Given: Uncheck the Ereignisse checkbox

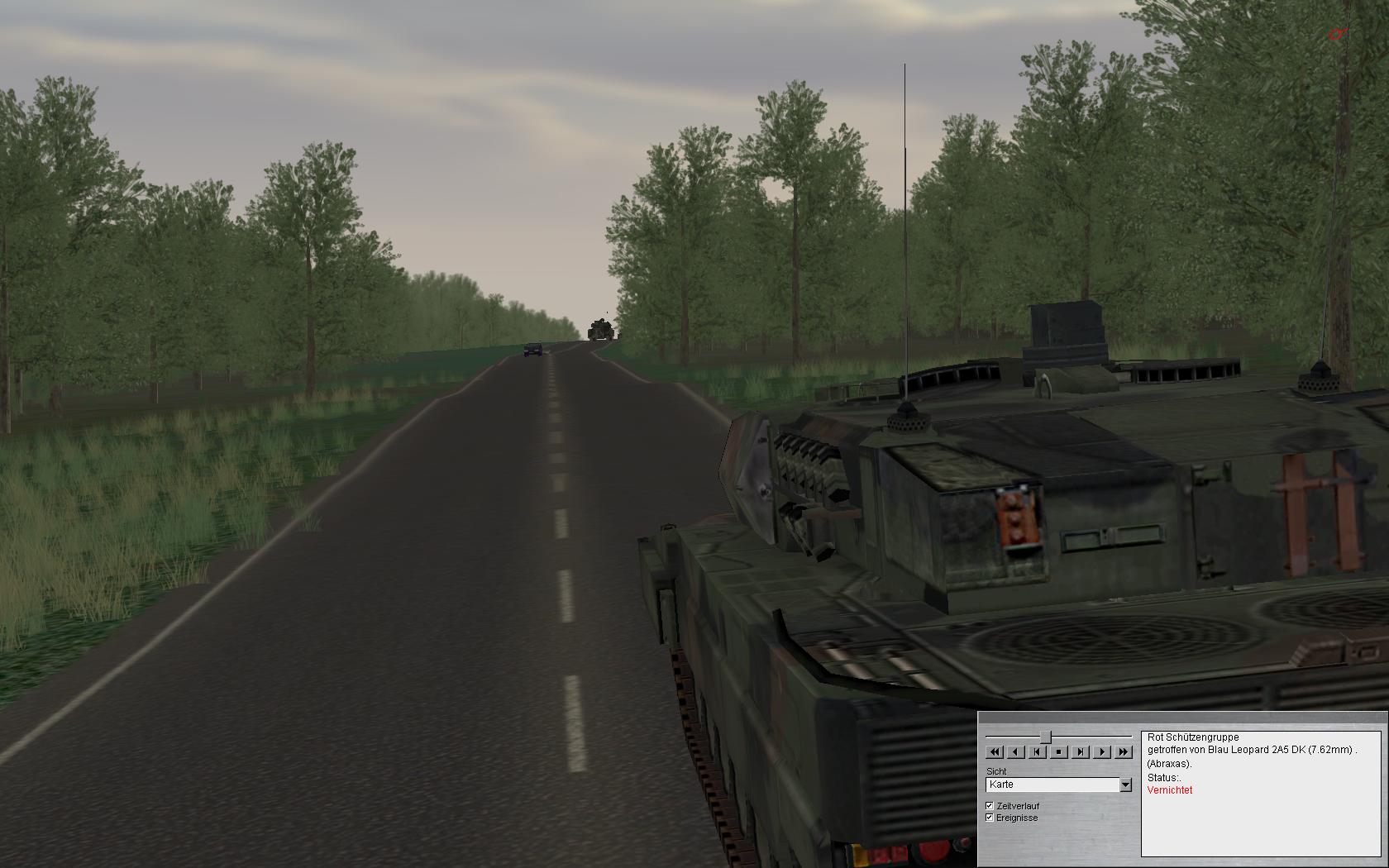Looking at the screenshot, I should click(x=990, y=818).
